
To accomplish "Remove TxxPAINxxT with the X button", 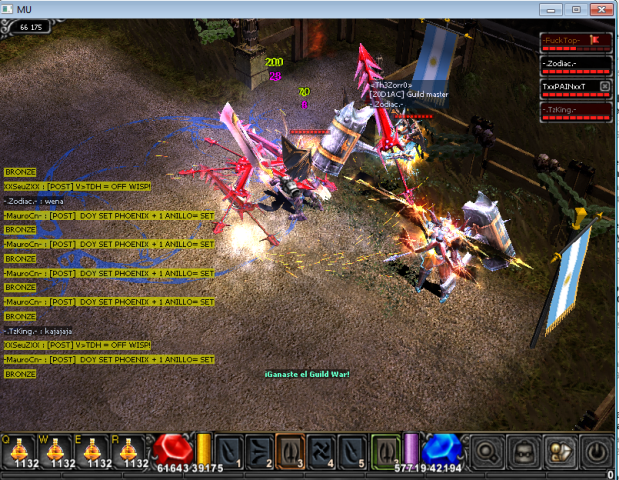I will tap(605, 86).
